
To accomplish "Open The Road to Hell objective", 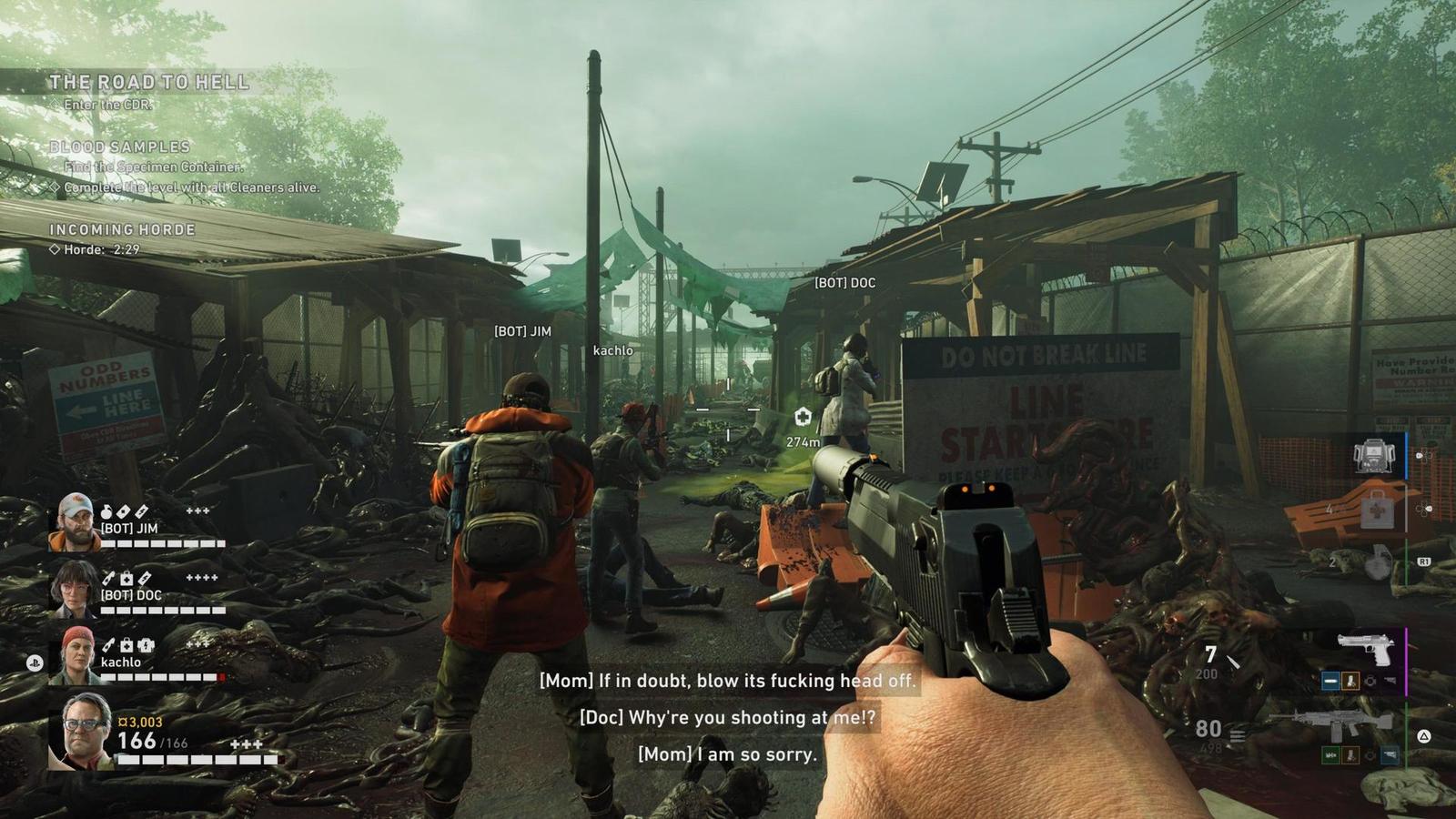I will pyautogui.click(x=149, y=83).
